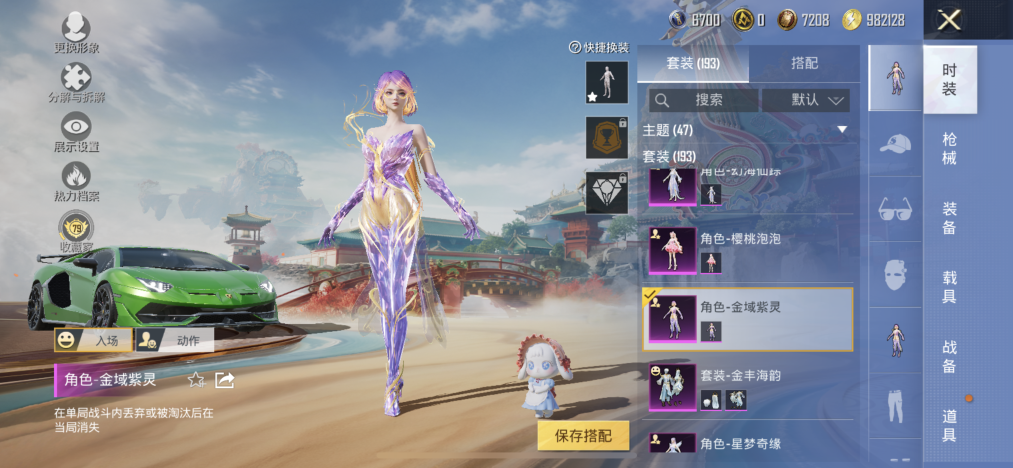Open the 动作 actions button

coord(174,341)
